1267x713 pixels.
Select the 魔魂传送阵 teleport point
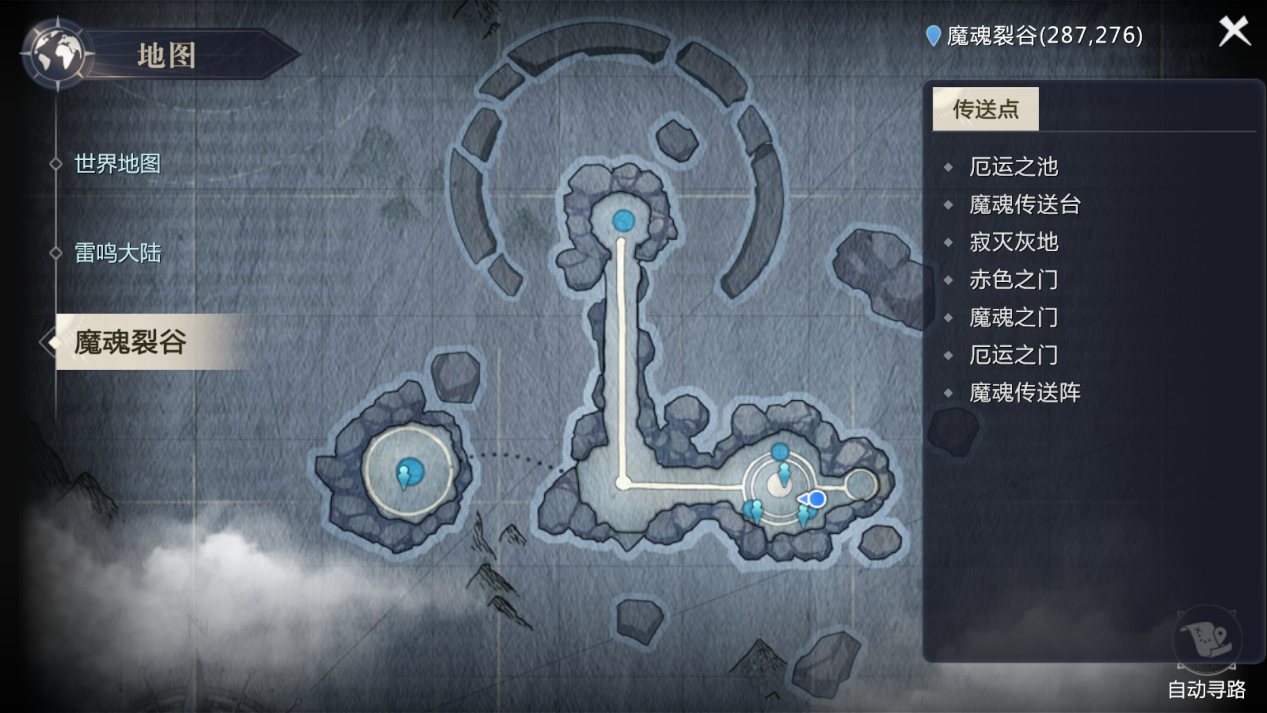coord(1025,393)
